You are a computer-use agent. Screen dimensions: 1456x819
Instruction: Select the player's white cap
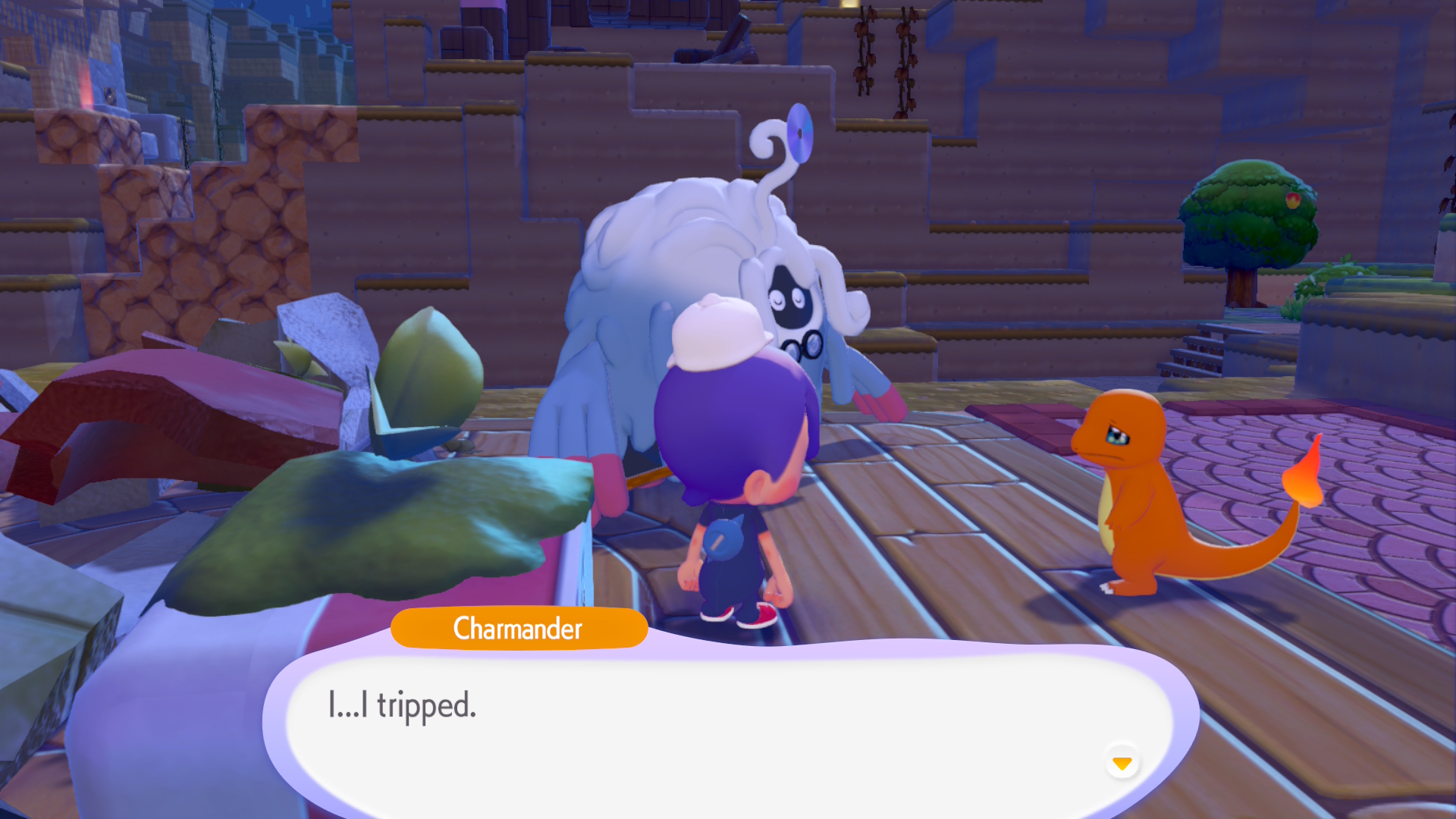click(x=717, y=334)
